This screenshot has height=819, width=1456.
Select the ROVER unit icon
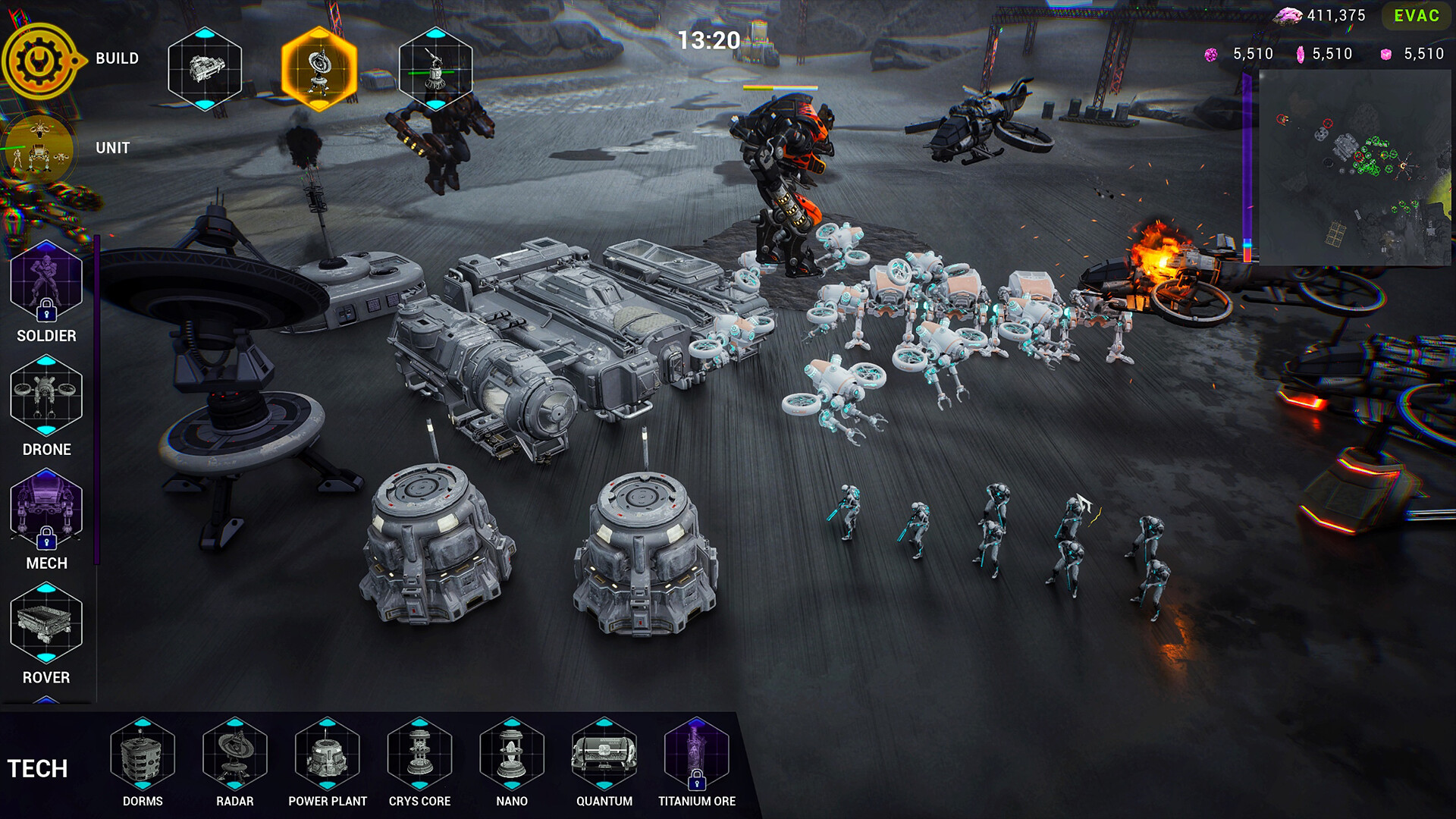coord(46,623)
